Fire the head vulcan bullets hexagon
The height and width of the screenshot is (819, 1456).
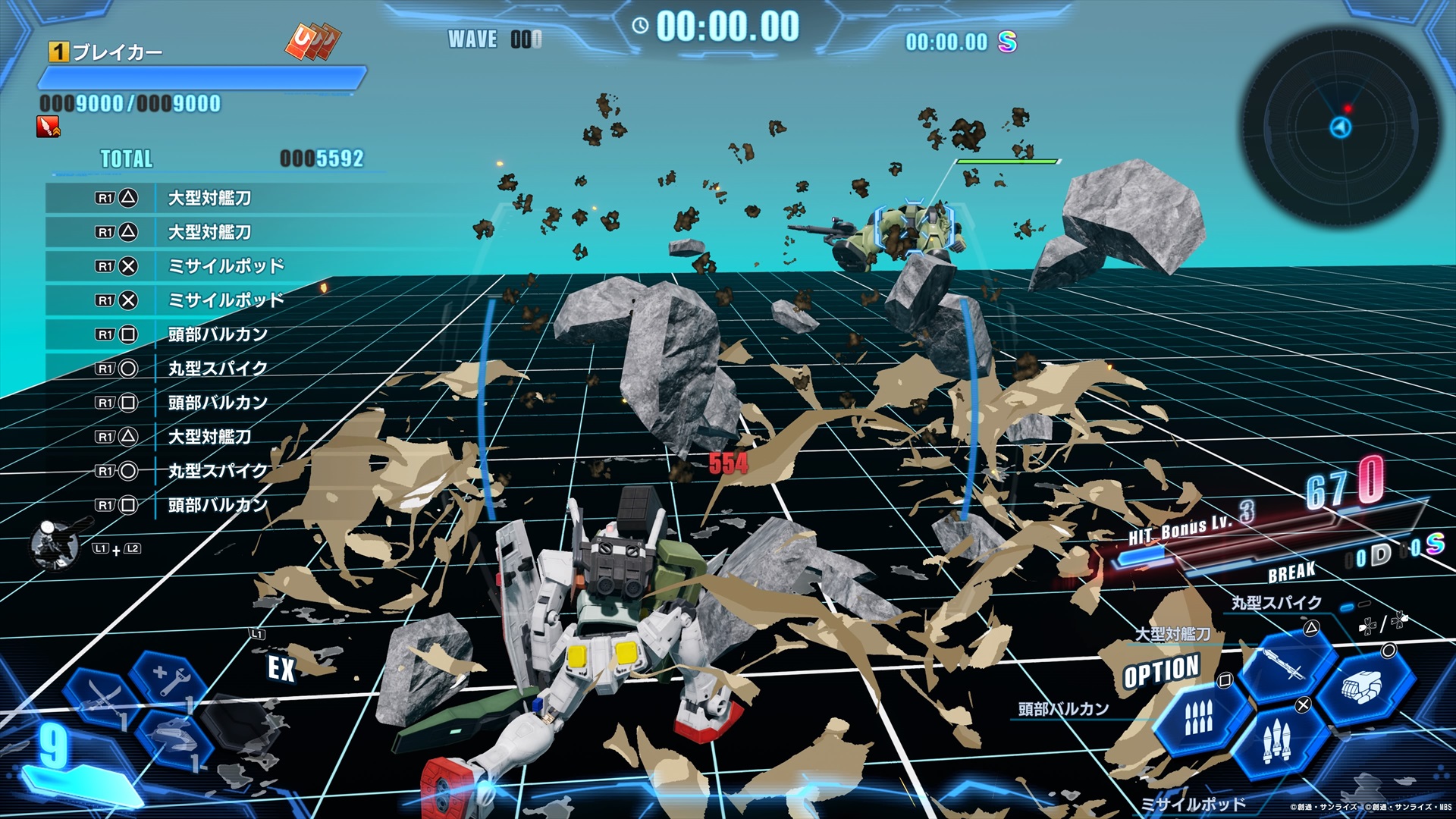click(x=1200, y=717)
